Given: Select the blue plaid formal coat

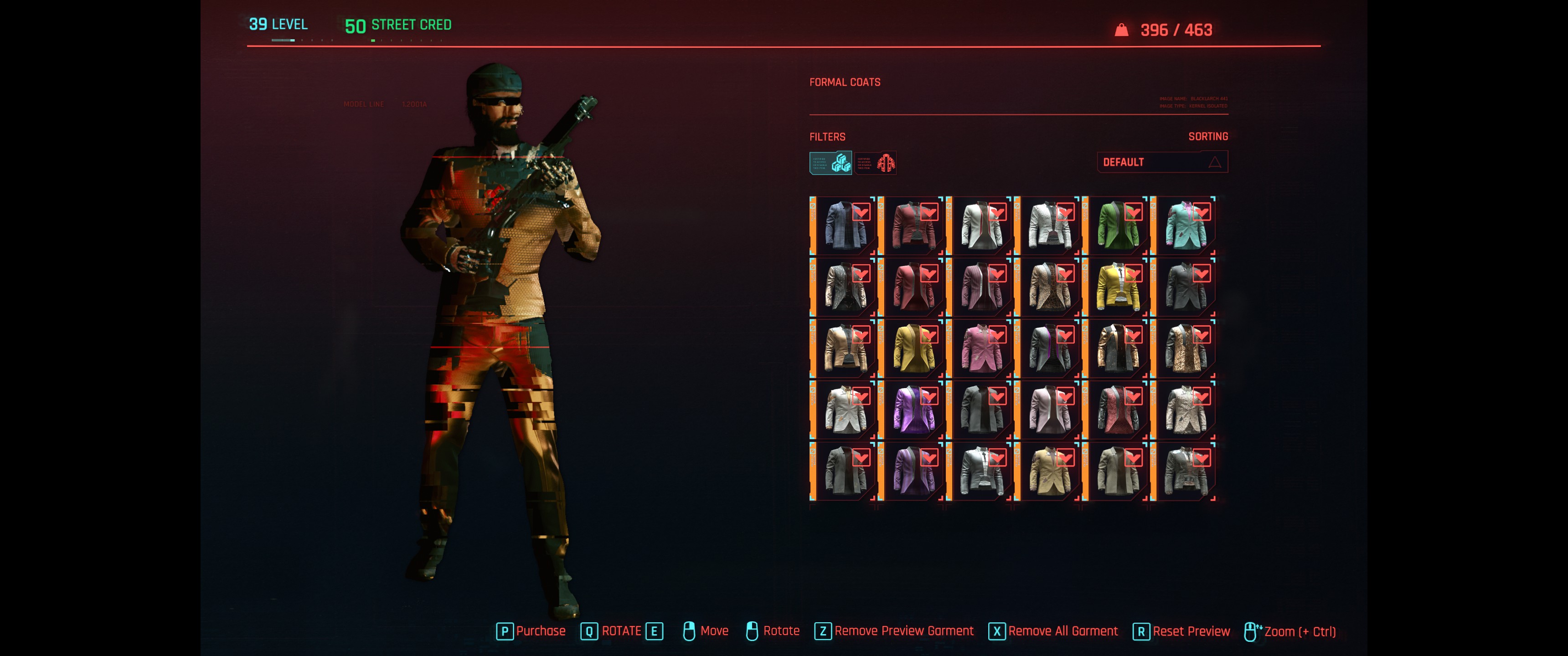Looking at the screenshot, I should point(845,226).
